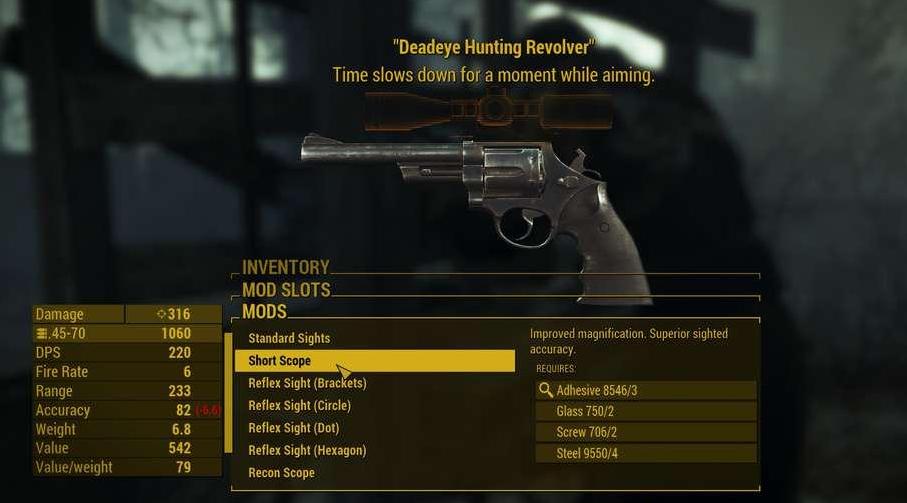Open the Inventory section
907x503 pixels.
(286, 268)
